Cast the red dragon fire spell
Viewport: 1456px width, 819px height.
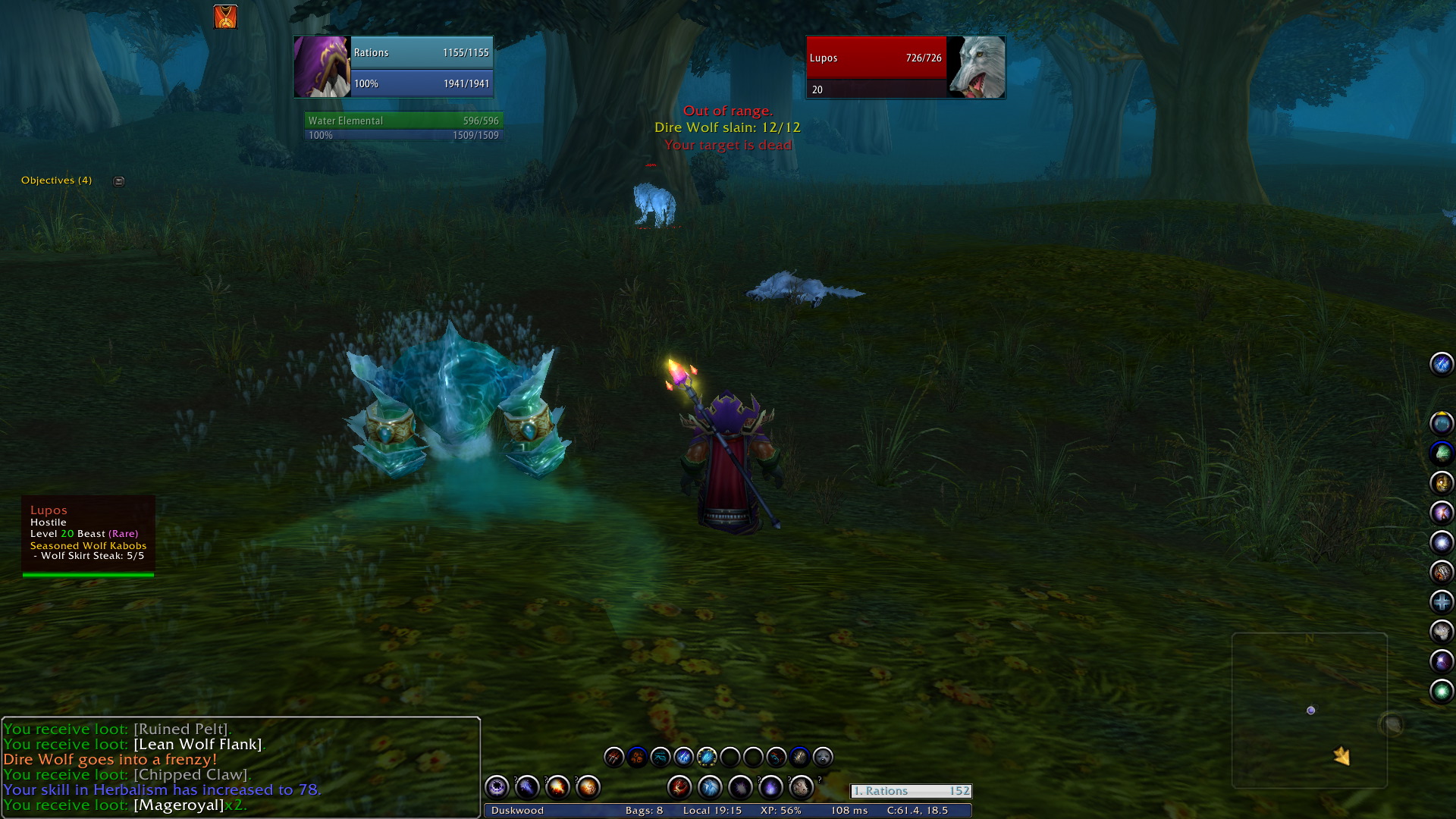point(679,787)
